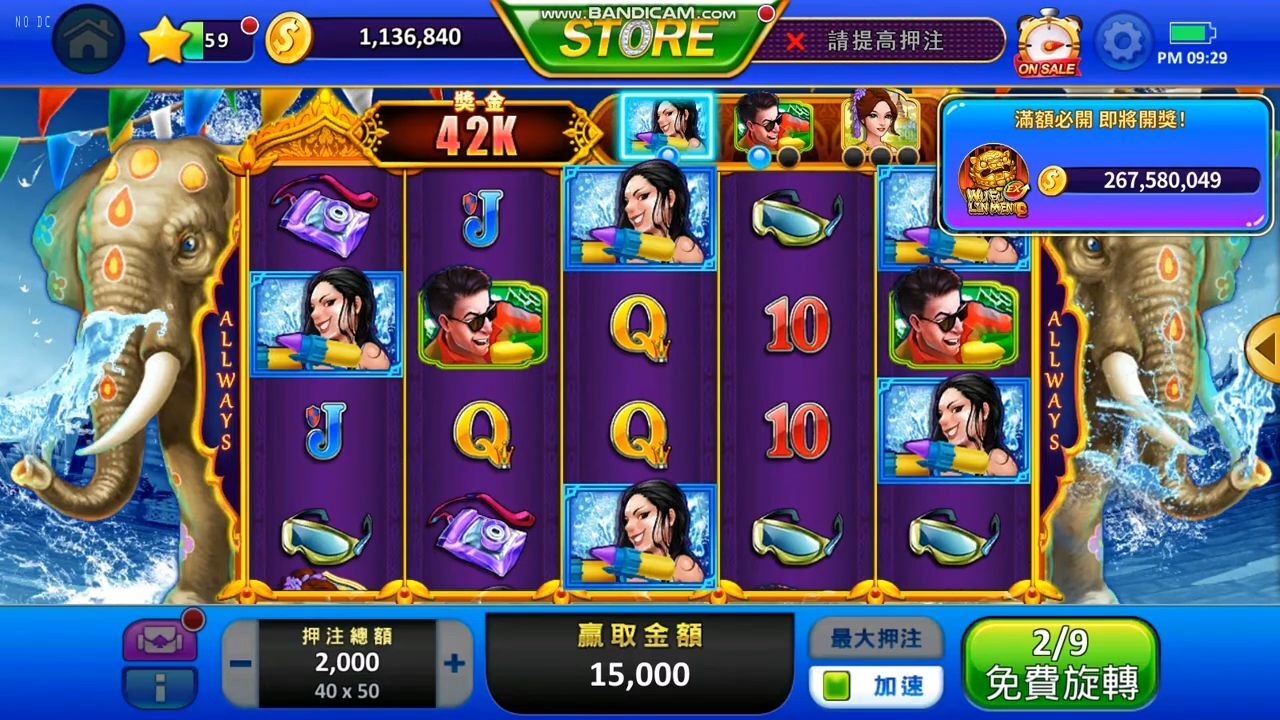
Task: Open the paytable info button
Action: point(159,688)
